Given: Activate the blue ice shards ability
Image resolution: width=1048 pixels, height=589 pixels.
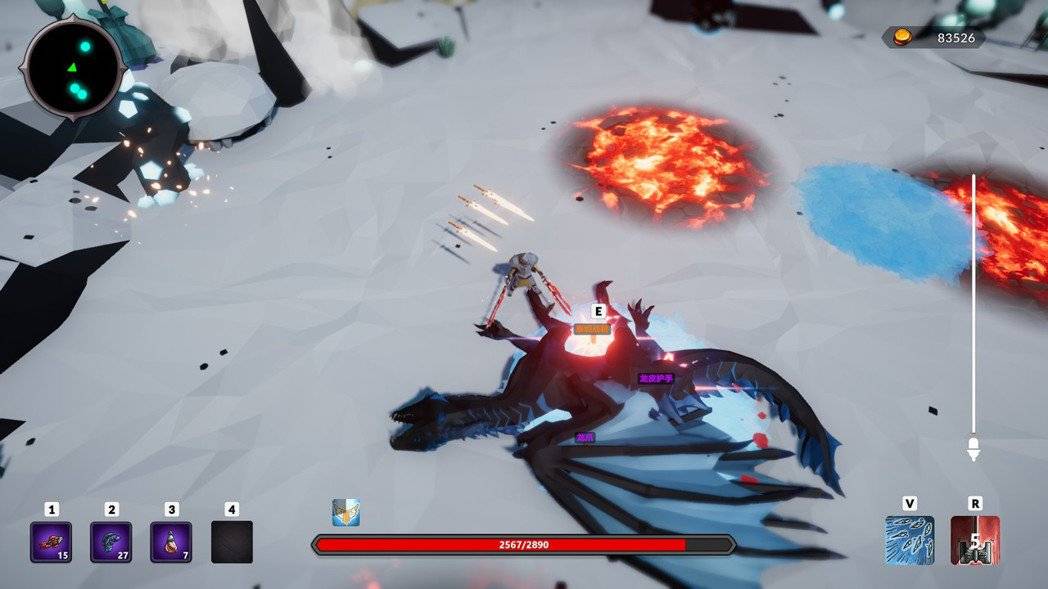Looking at the screenshot, I should click(x=909, y=540).
